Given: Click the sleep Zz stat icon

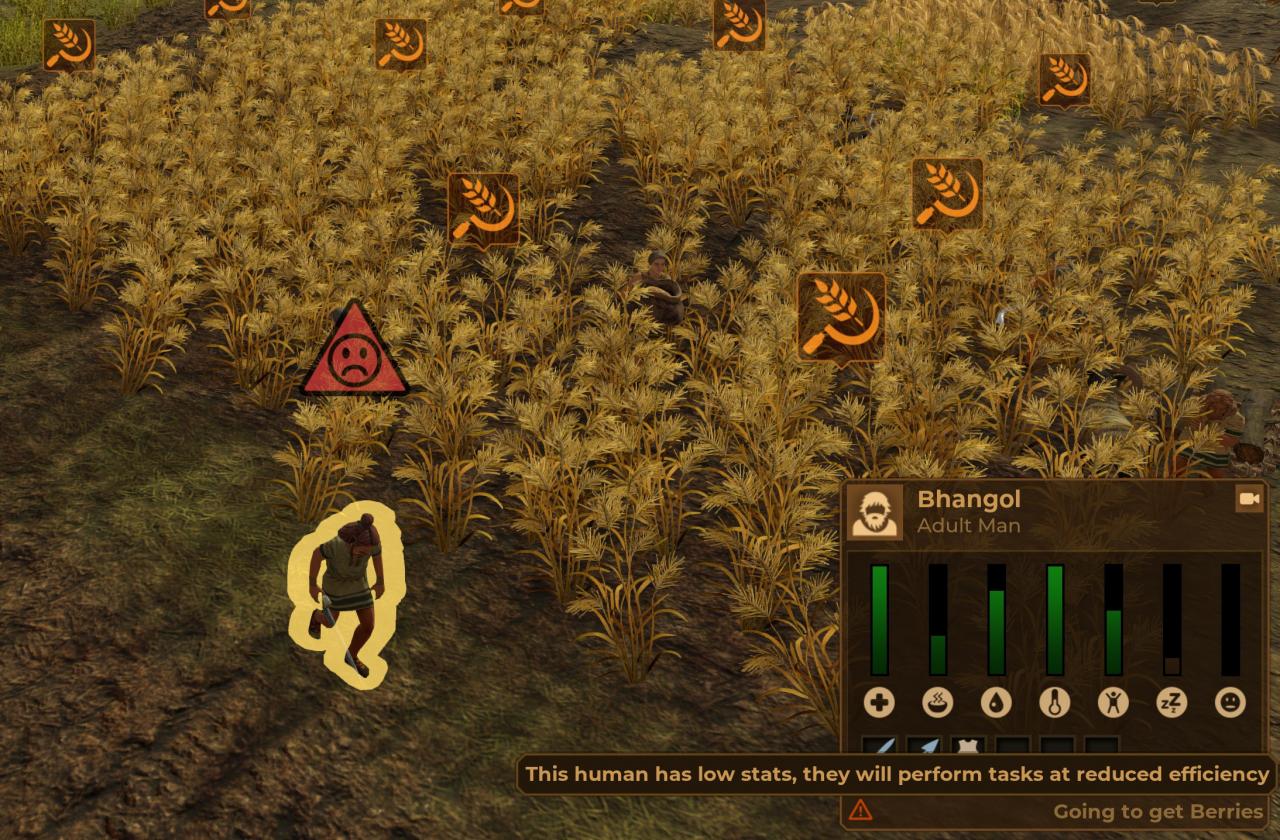Looking at the screenshot, I should [x=1171, y=703].
